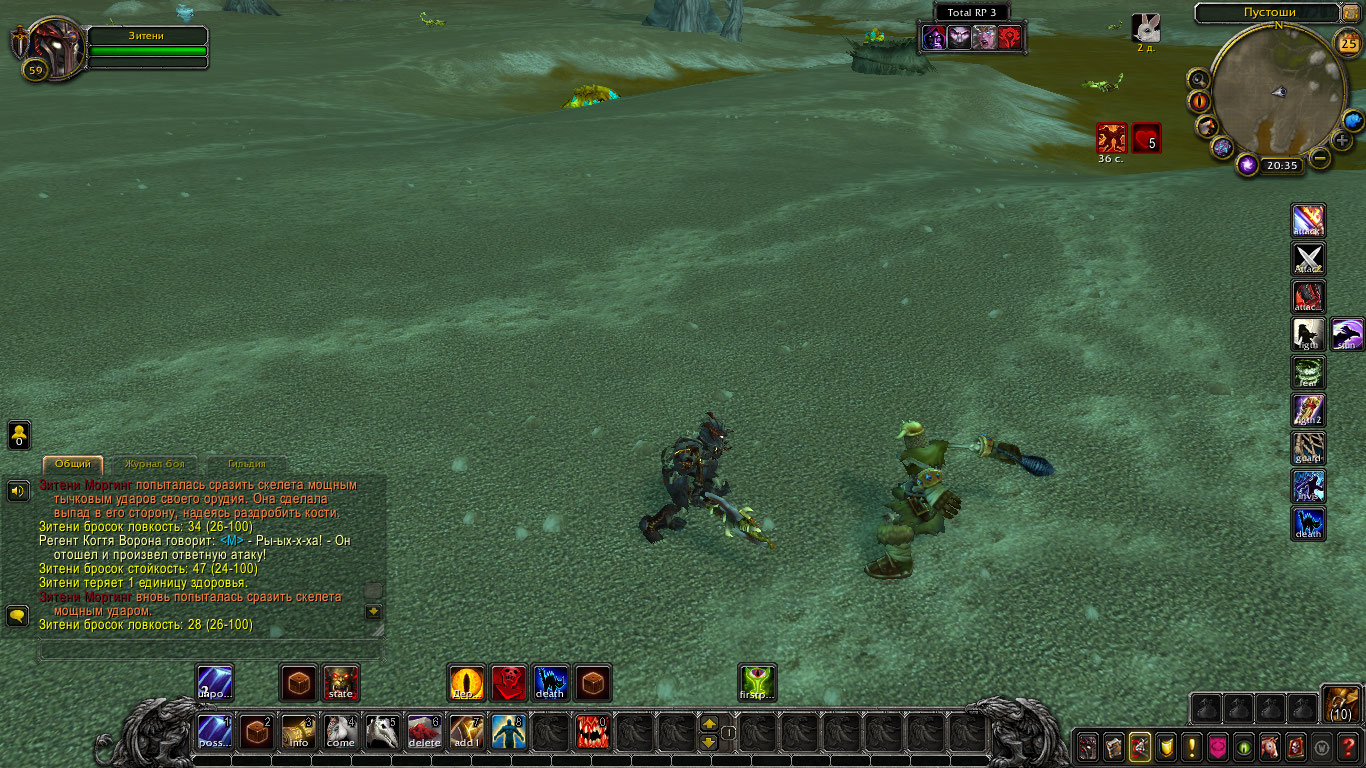Click the rabbit buff icon
Image resolution: width=1366 pixels, height=768 pixels.
click(x=1145, y=28)
